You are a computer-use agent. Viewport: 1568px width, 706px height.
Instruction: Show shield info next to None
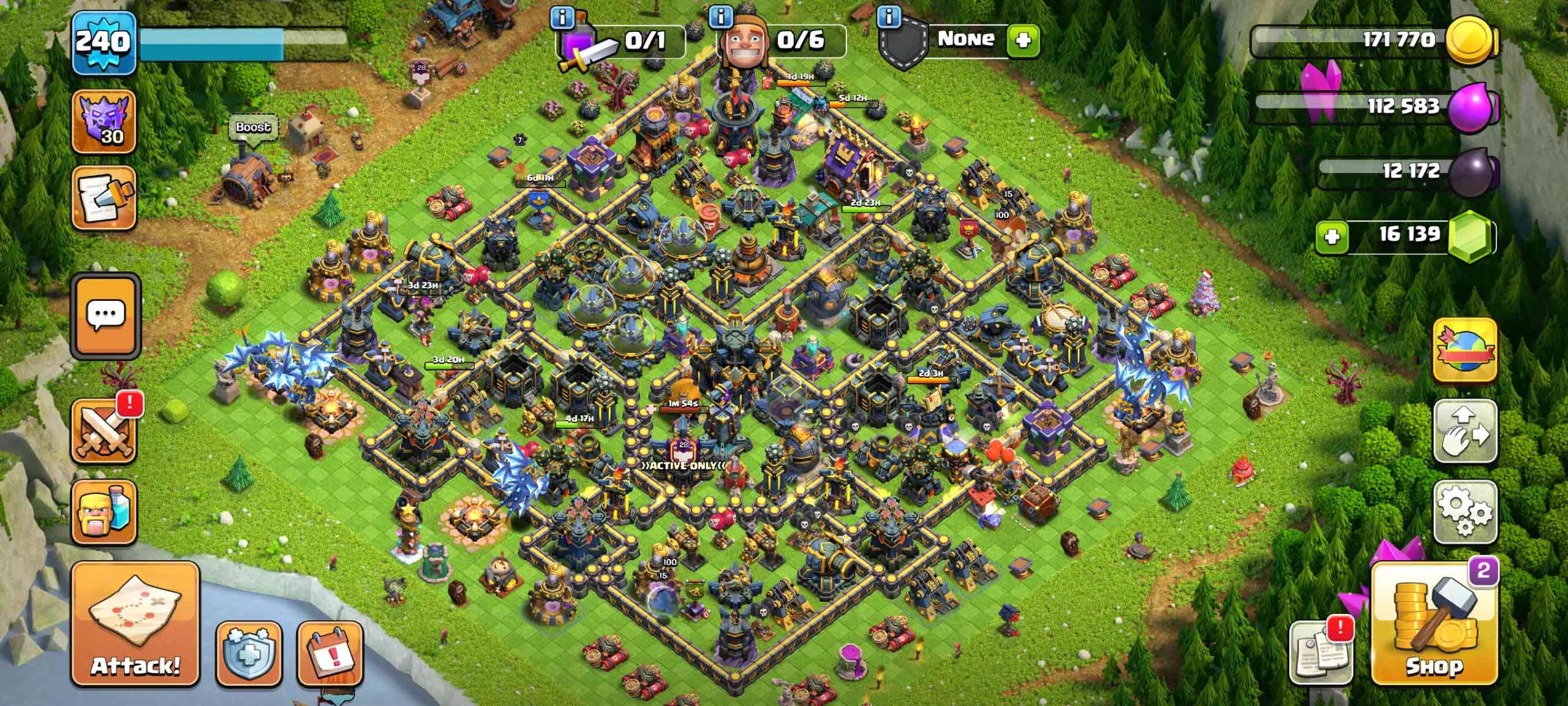889,17
